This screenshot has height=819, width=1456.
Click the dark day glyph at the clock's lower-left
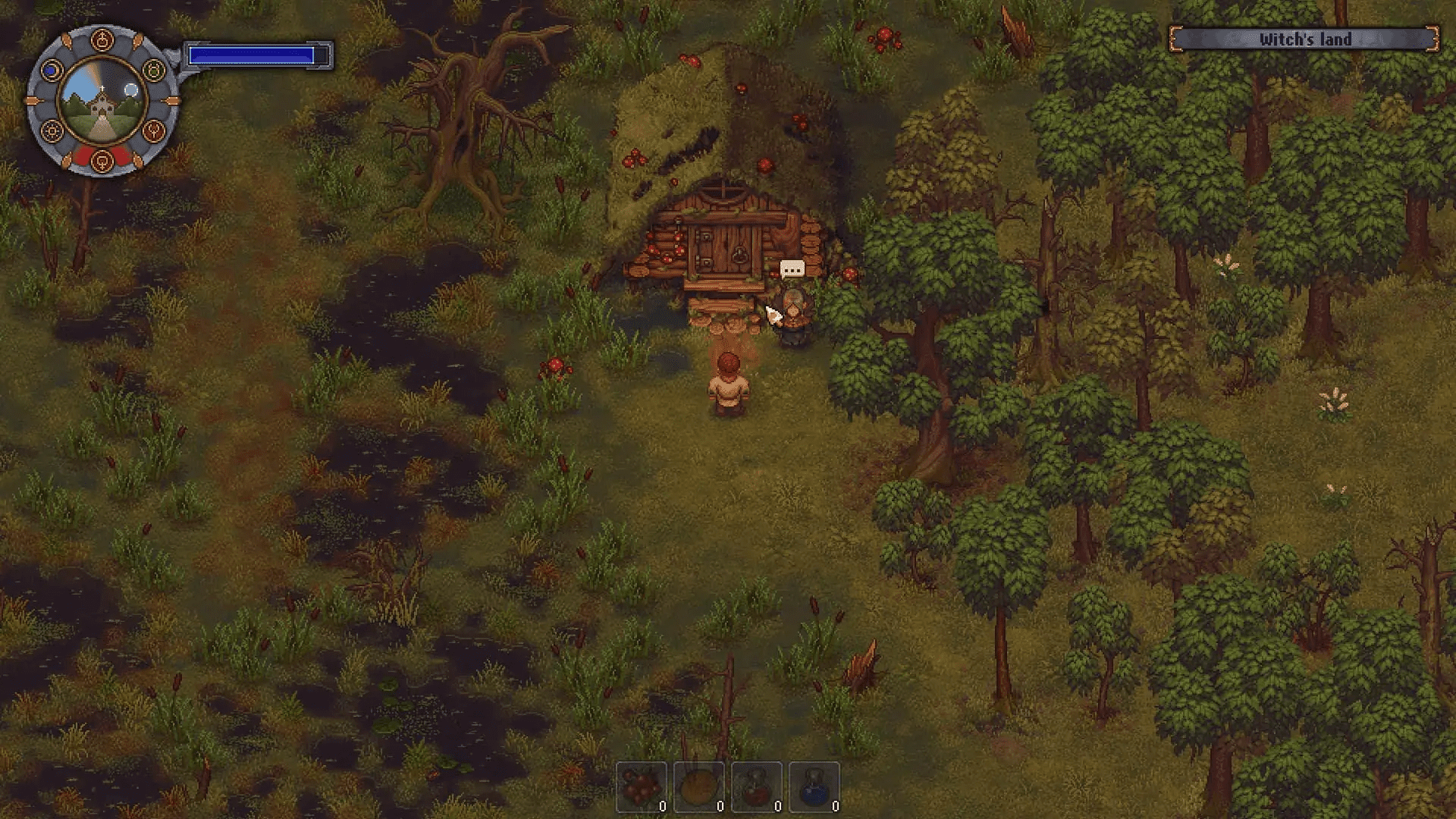click(x=50, y=130)
